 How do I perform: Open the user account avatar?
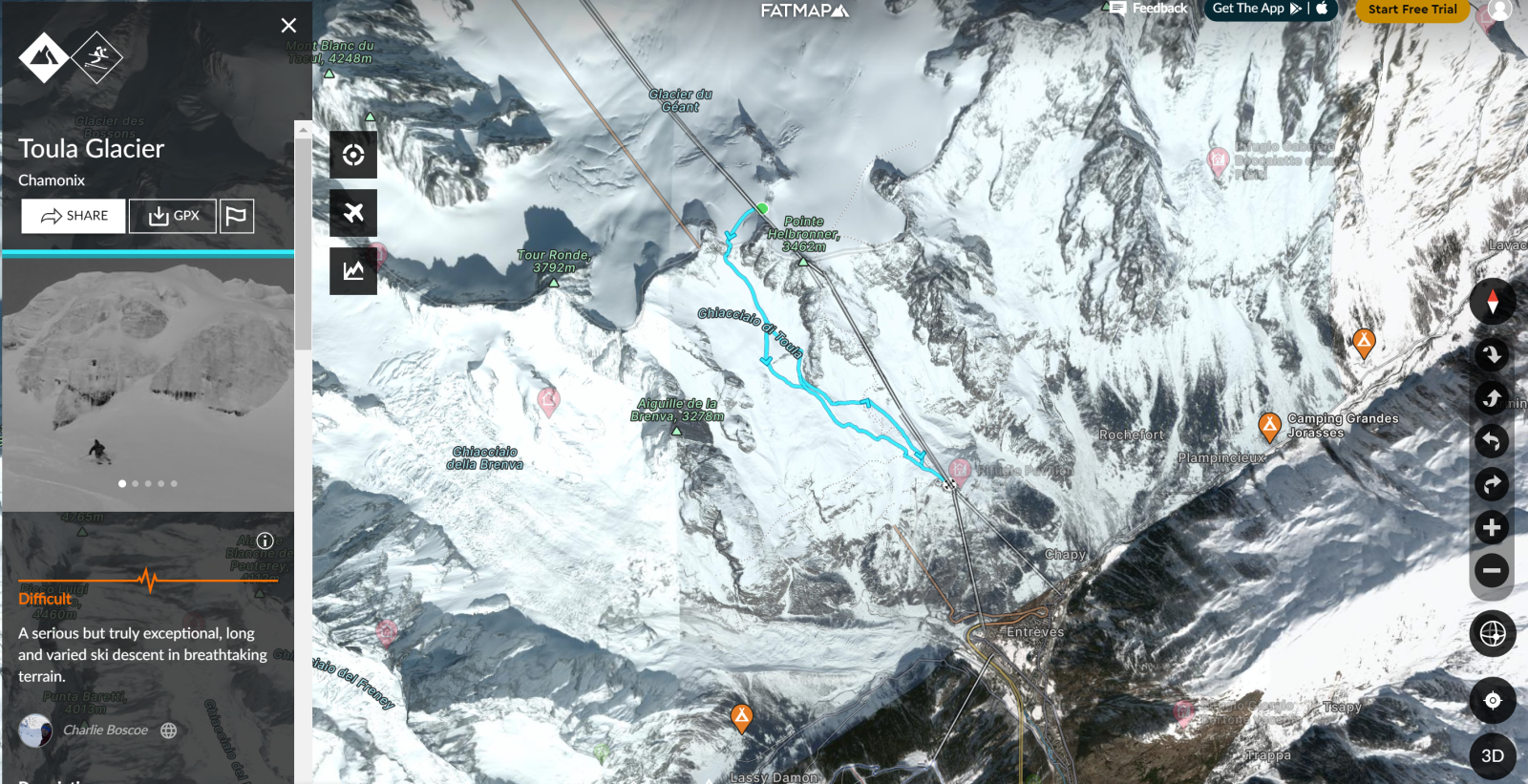coord(1499,10)
